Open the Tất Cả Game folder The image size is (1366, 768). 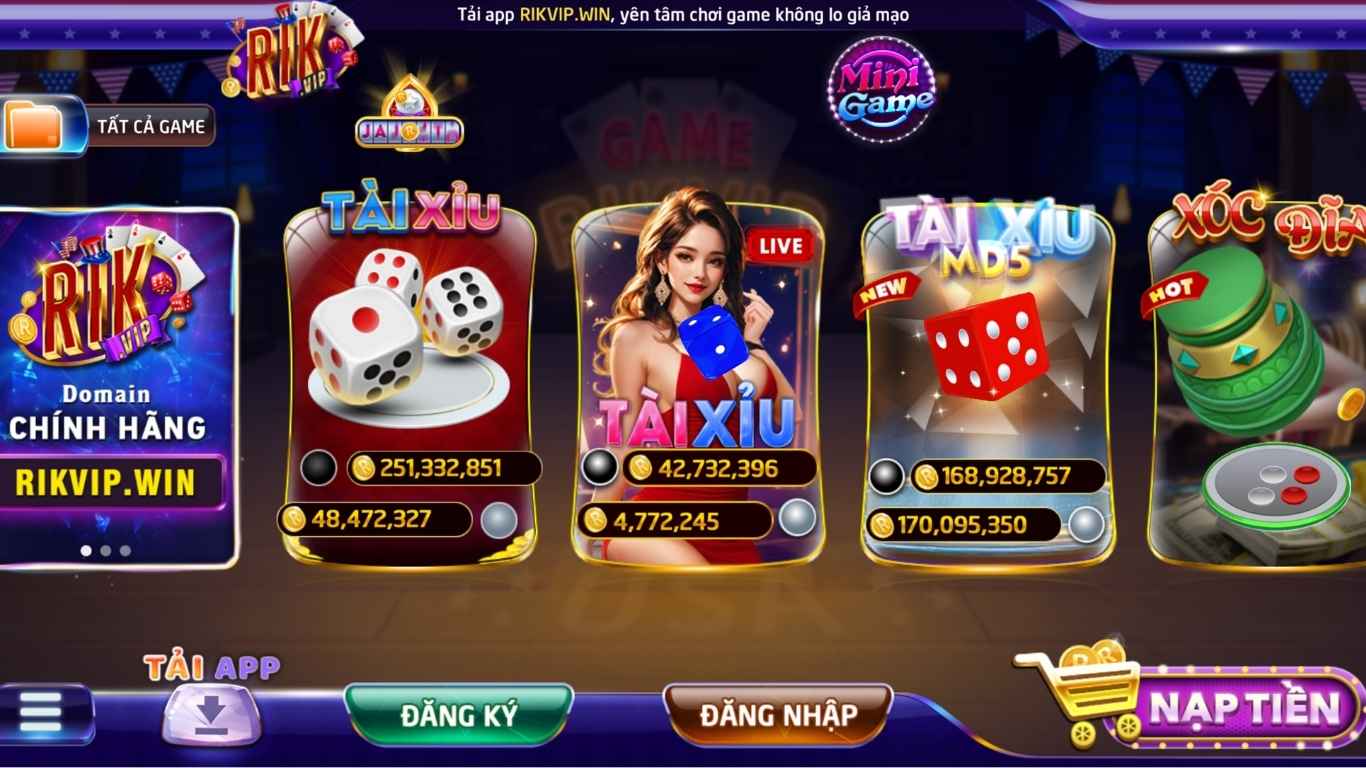(x=108, y=126)
